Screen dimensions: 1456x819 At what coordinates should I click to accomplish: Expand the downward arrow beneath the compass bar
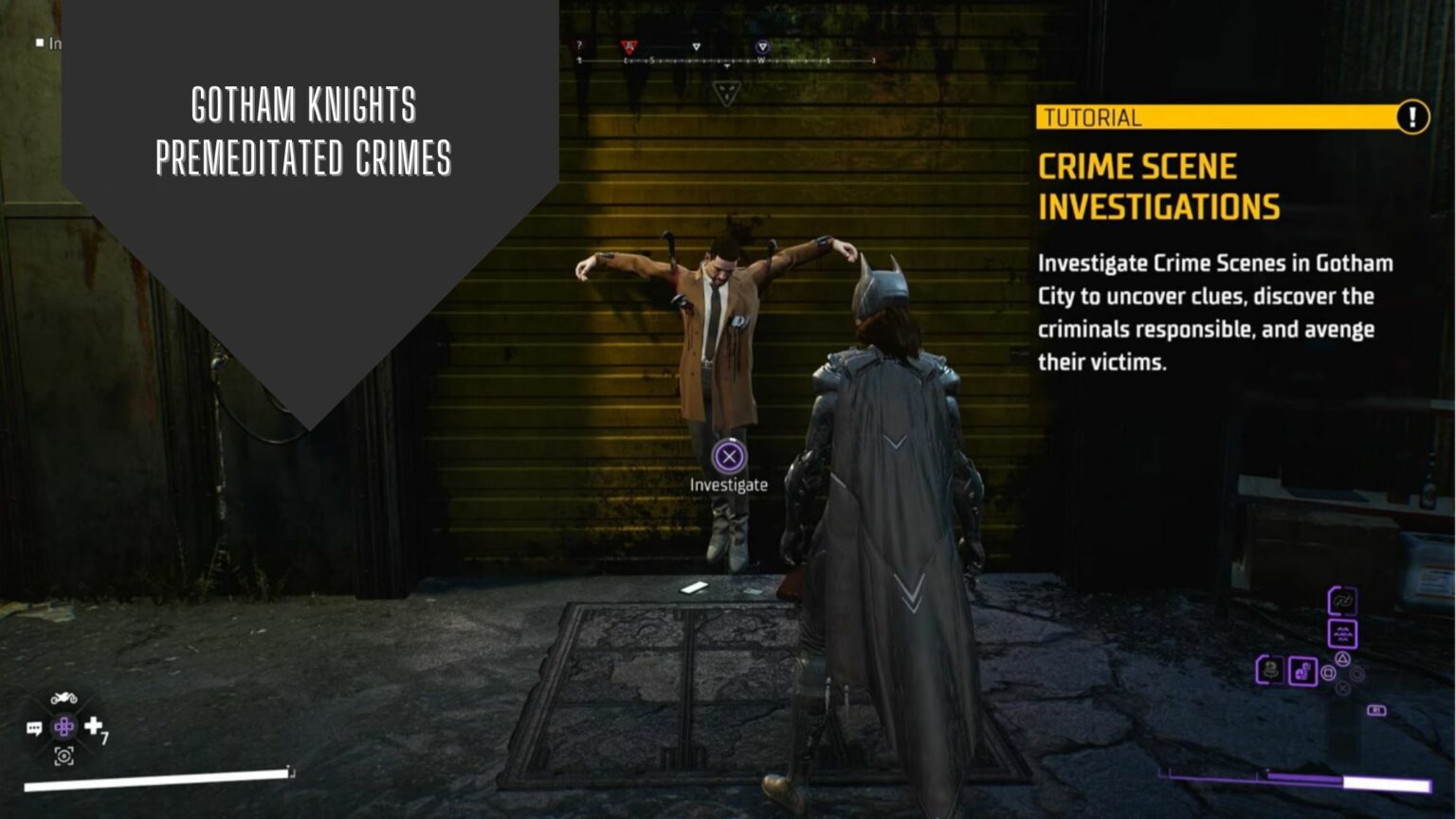point(727,65)
